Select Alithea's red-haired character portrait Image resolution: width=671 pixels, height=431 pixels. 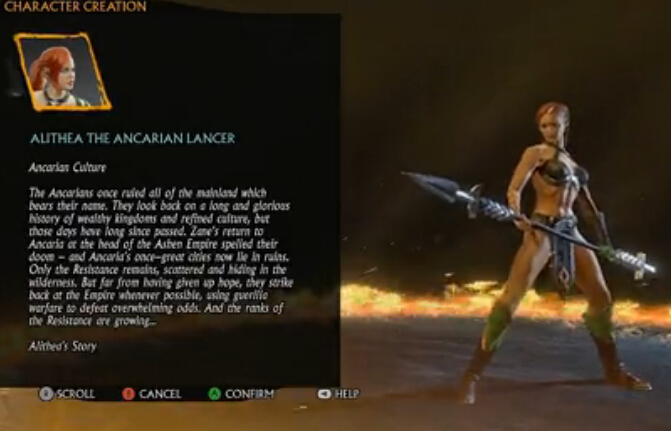(62, 72)
